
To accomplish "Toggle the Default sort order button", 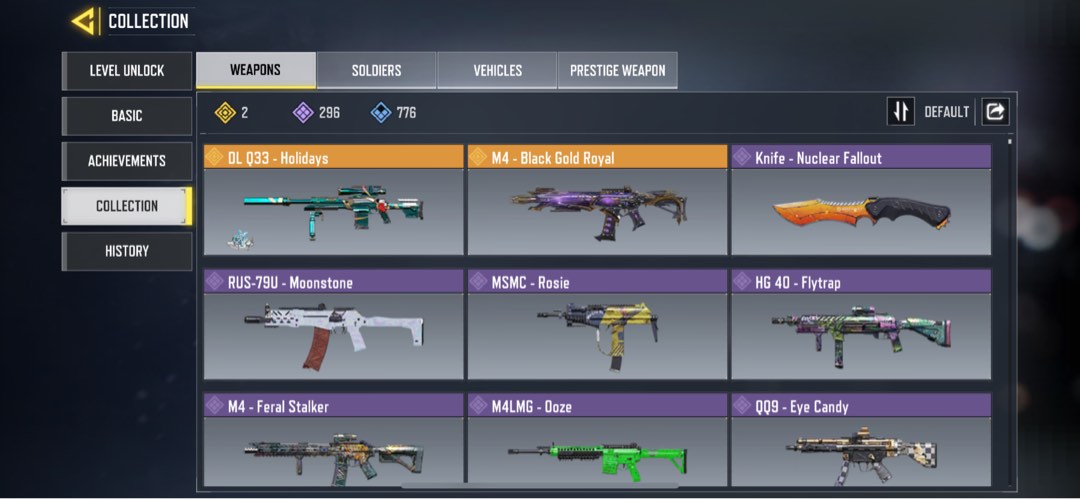I will 901,112.
